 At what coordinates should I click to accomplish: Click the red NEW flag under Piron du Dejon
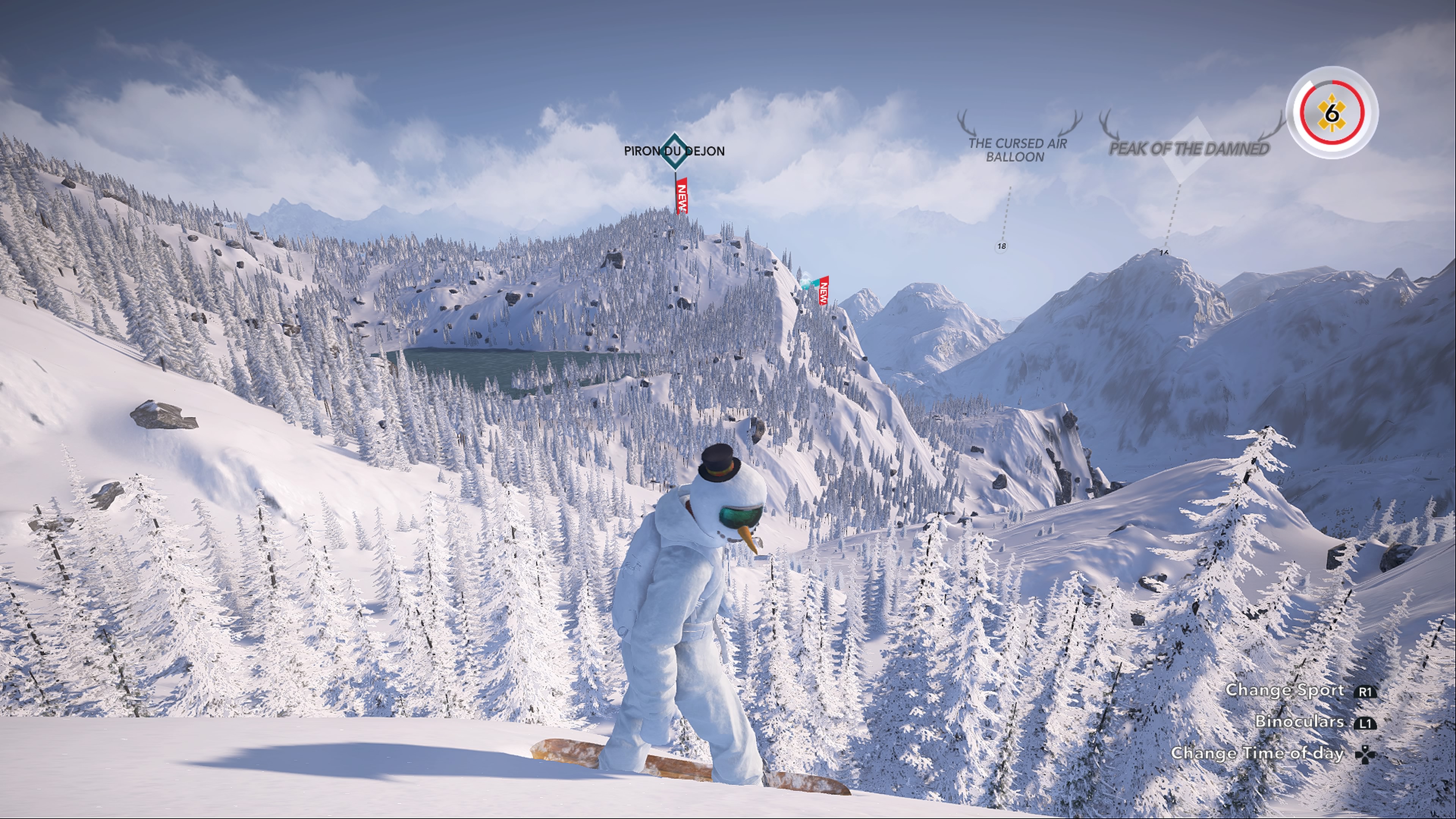tap(682, 196)
